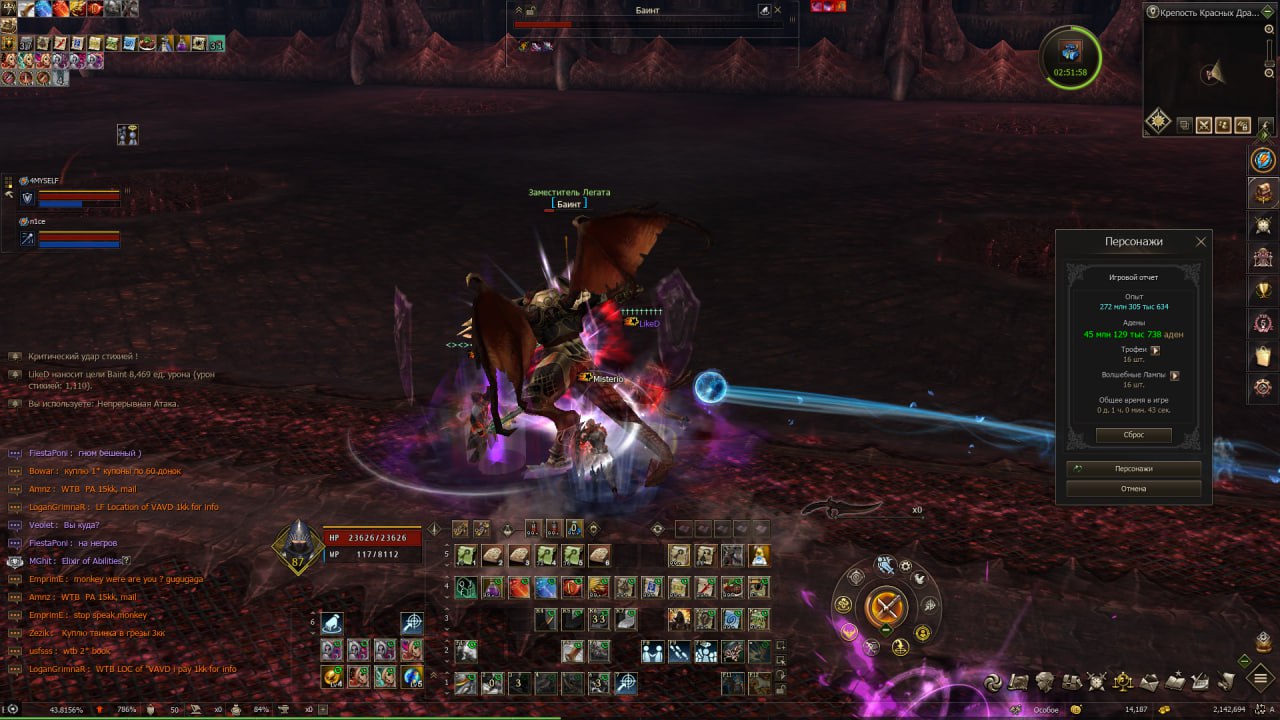1280x720 pixels.
Task: Expand the Волшебные Лампы arrow button
Action: click(x=1175, y=376)
